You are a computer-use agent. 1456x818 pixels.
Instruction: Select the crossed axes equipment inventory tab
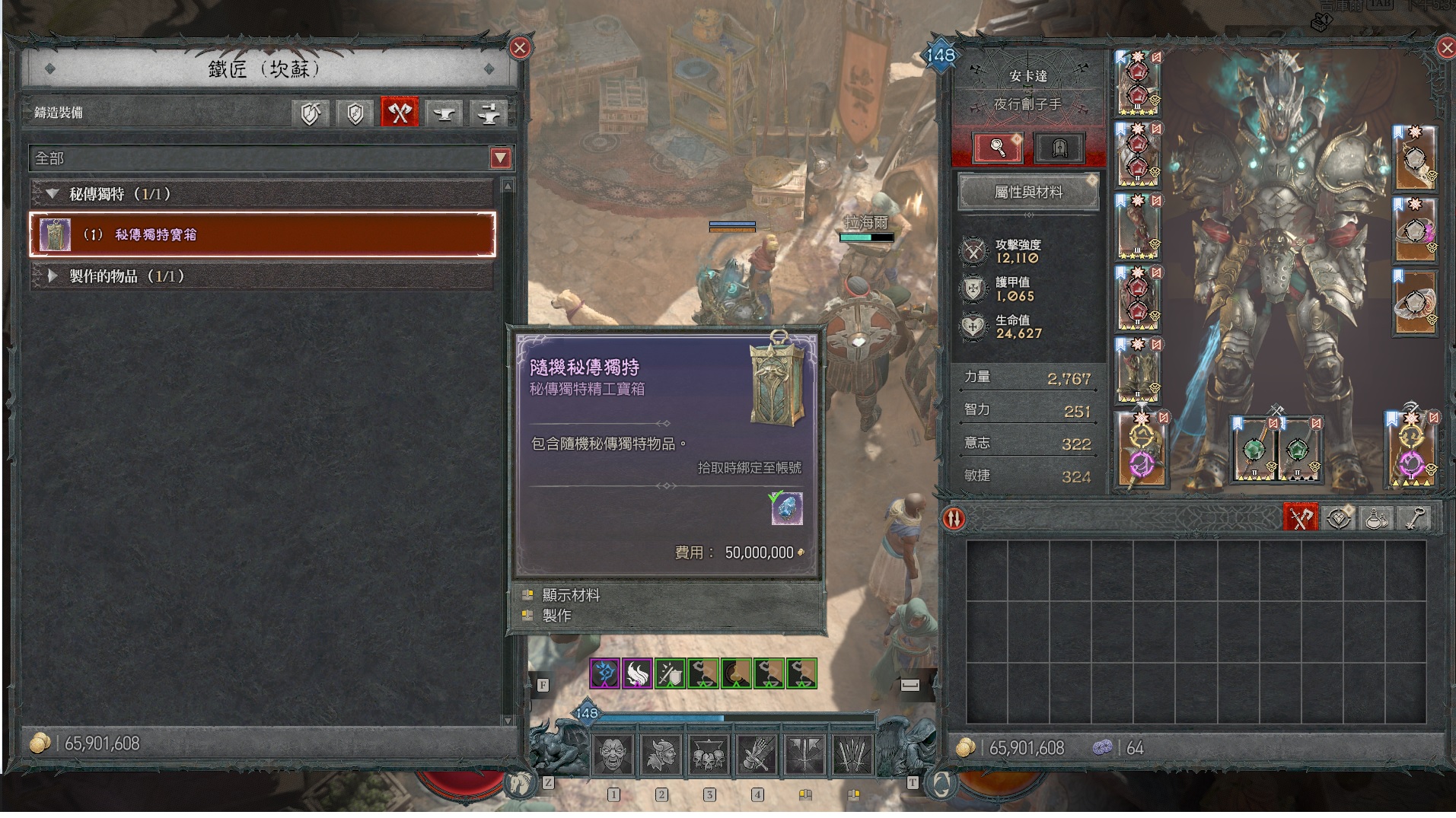click(1301, 519)
